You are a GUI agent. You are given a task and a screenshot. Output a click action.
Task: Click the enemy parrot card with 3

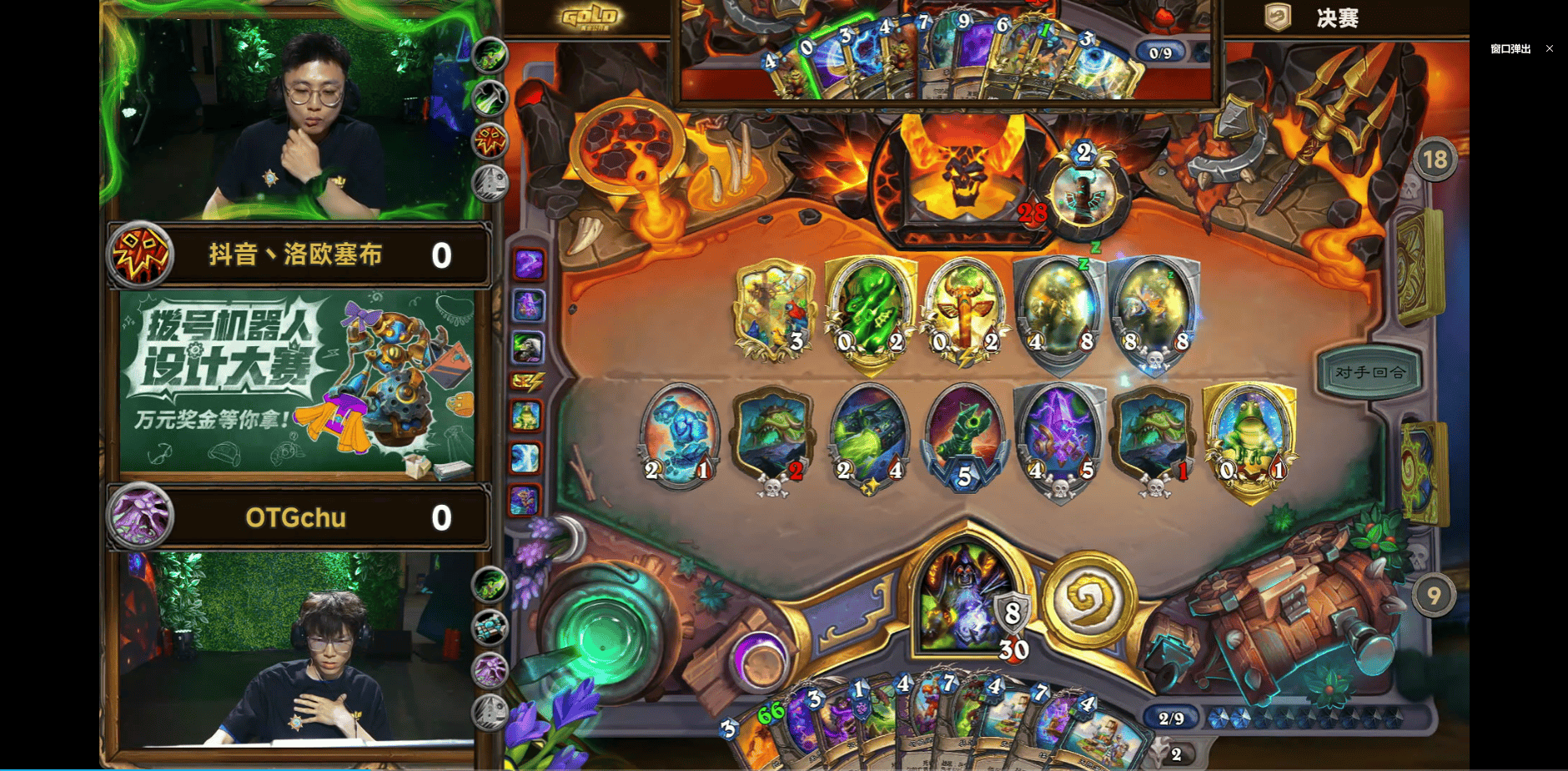pos(774,311)
